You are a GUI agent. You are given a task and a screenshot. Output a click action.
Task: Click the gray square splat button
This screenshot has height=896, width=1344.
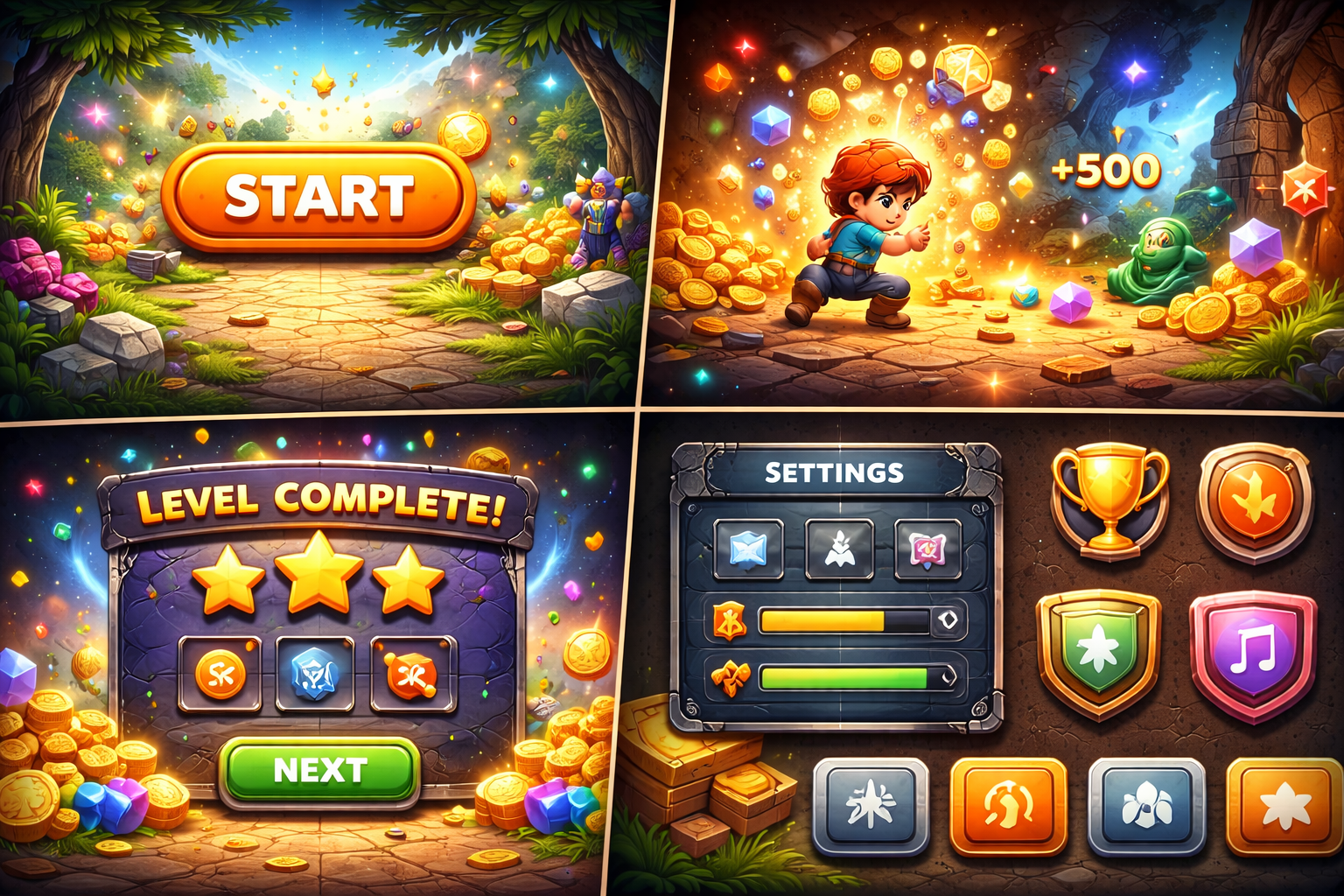871,805
